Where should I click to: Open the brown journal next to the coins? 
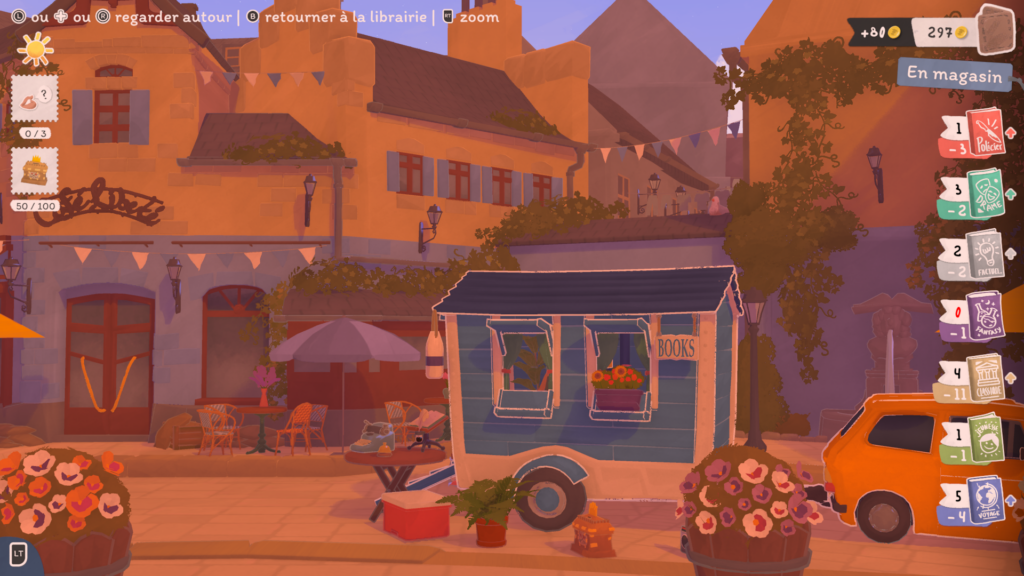click(x=995, y=29)
